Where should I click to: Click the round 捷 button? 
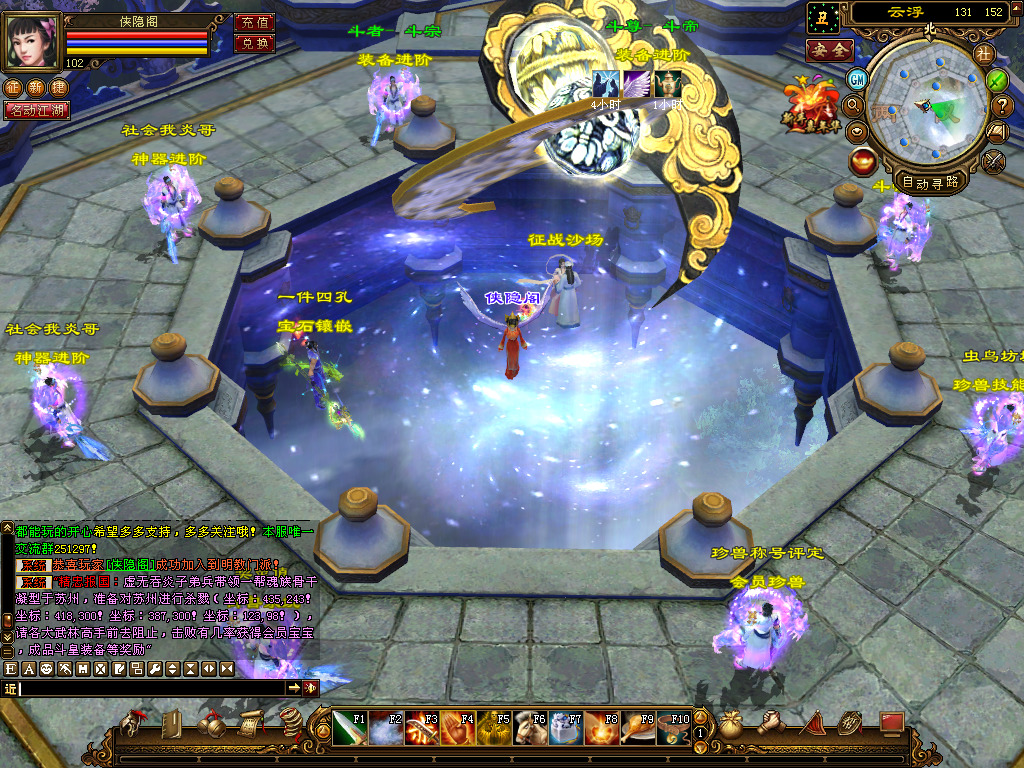coord(59,88)
